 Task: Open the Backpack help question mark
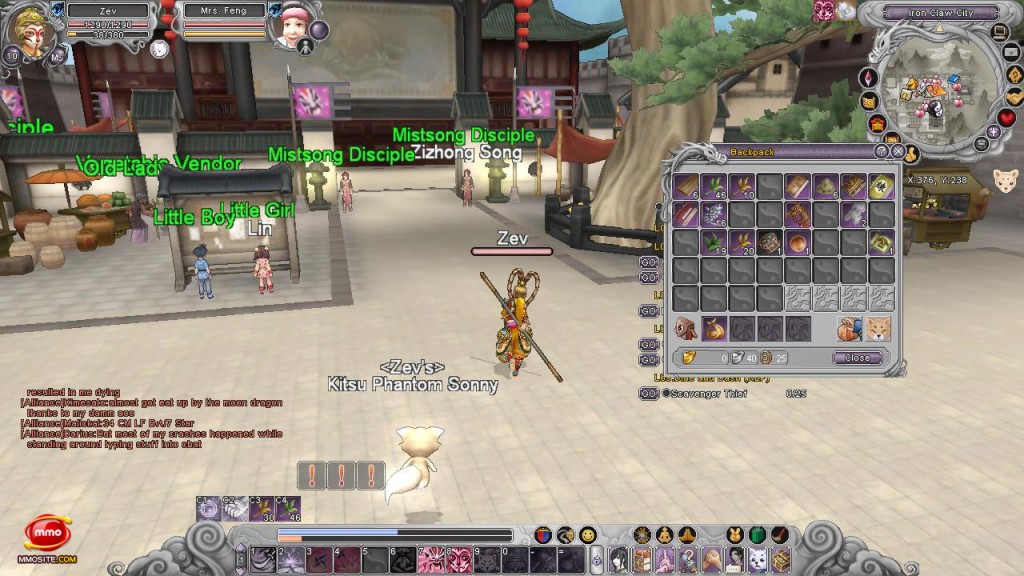(x=881, y=152)
